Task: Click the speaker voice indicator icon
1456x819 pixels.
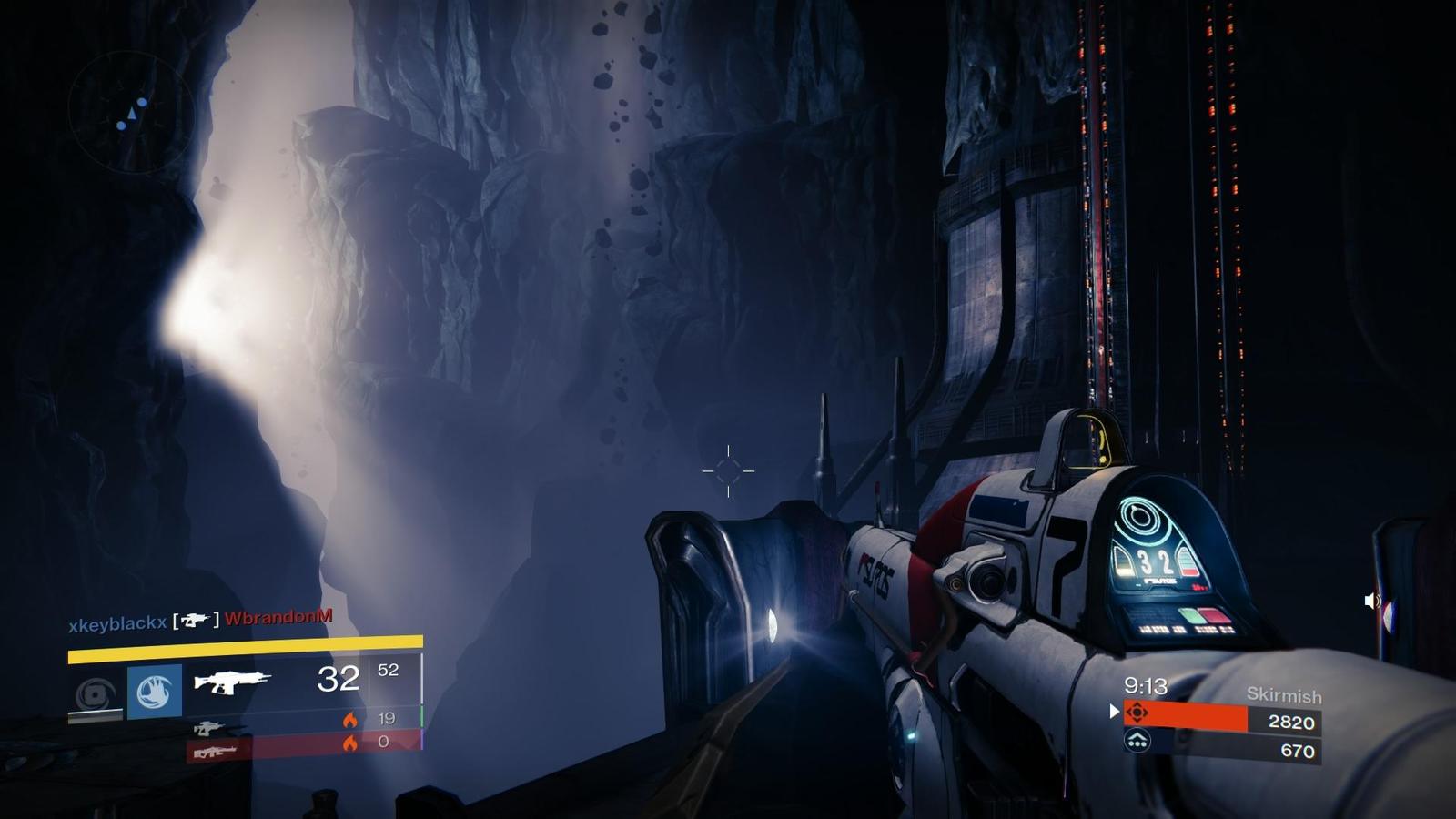Action: pyautogui.click(x=1372, y=601)
